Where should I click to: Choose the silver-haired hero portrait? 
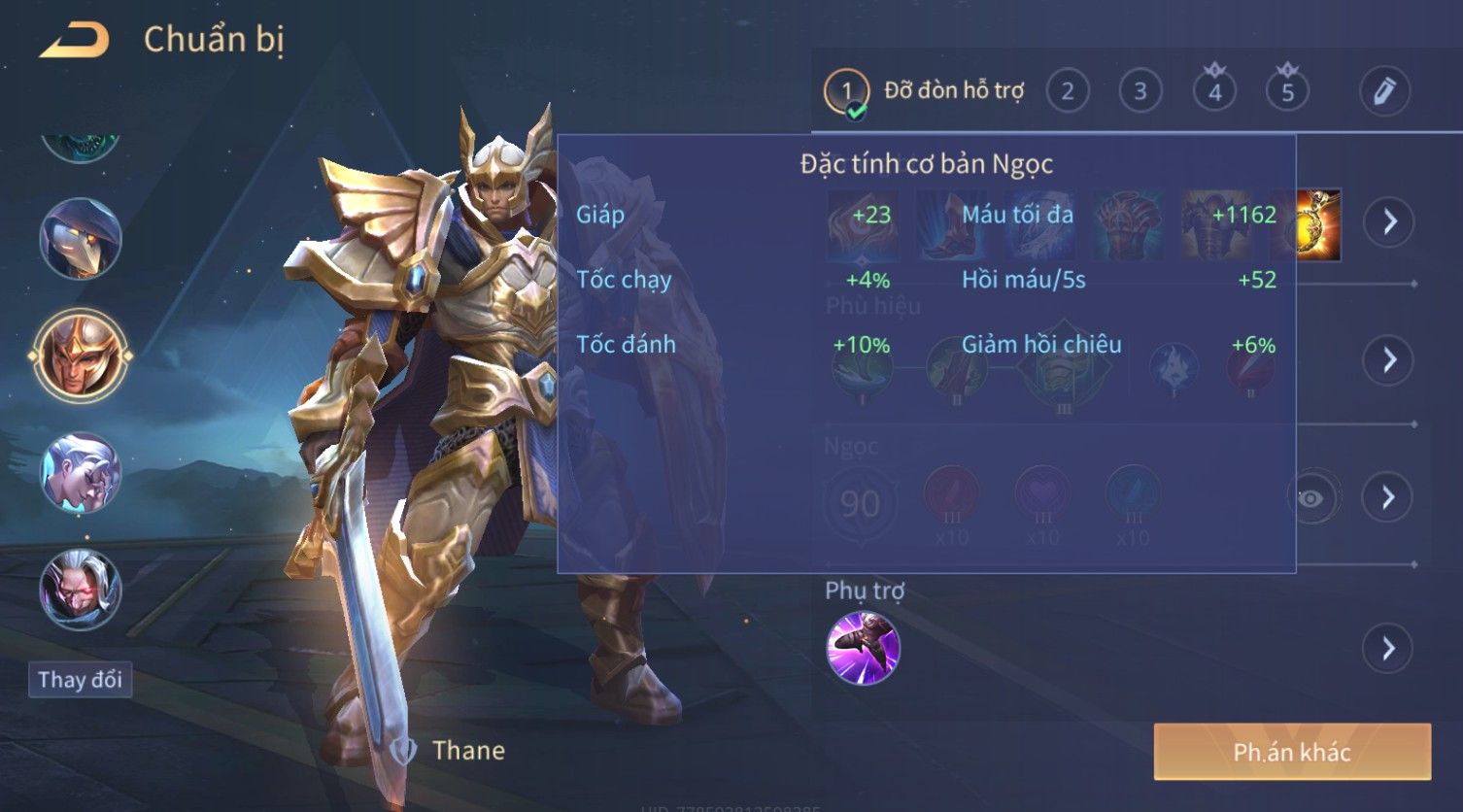coord(80,473)
